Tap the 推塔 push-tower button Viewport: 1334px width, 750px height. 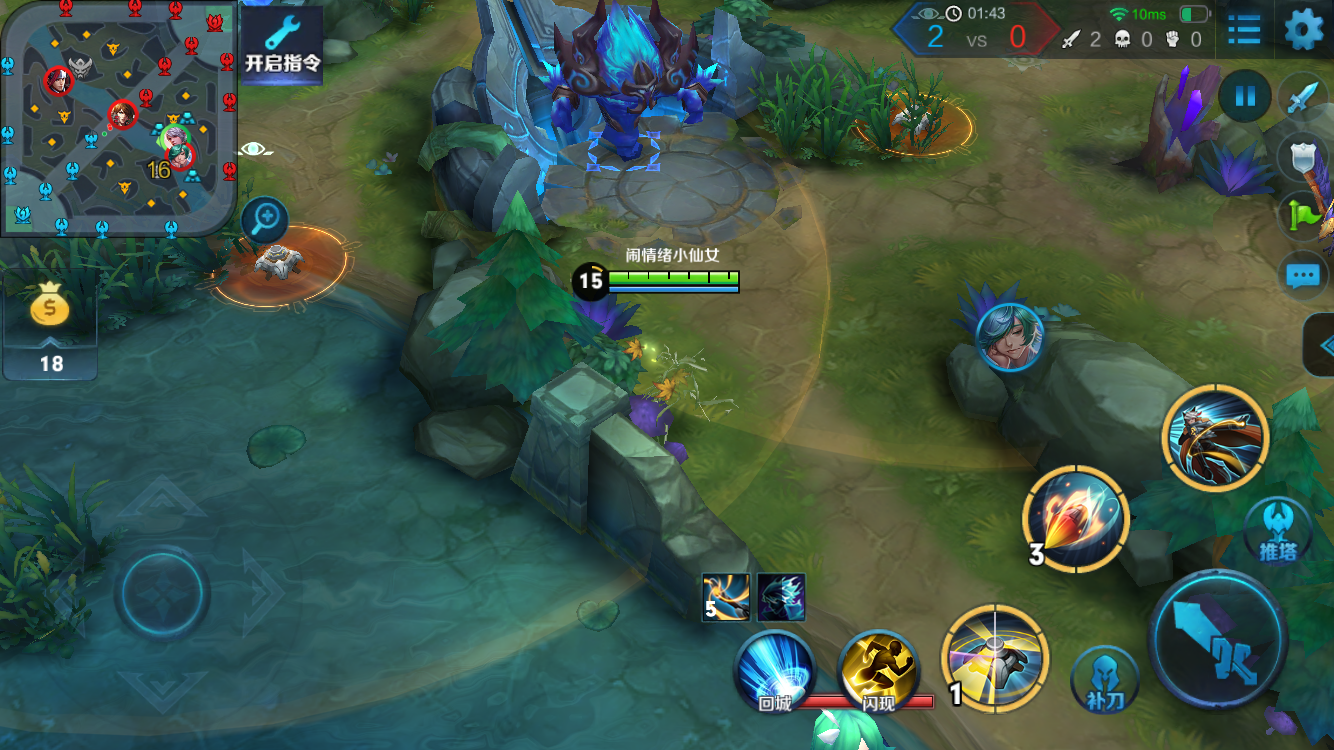[1278, 530]
